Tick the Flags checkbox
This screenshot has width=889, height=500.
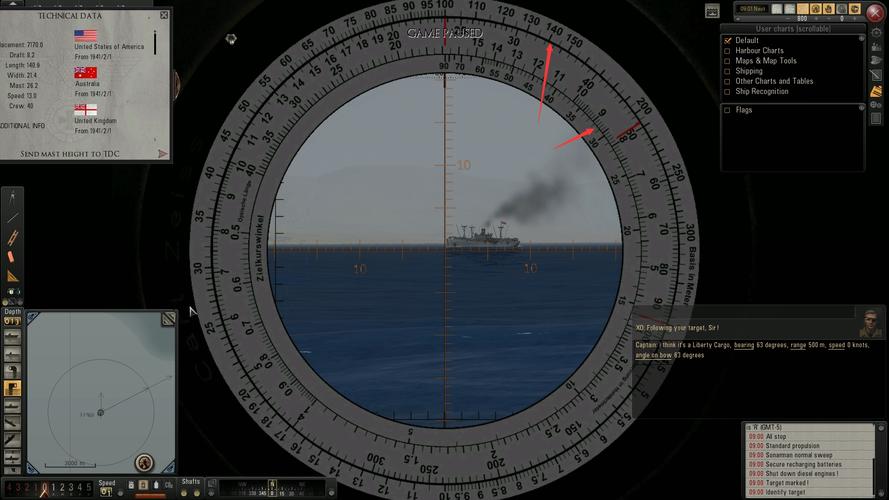point(727,110)
